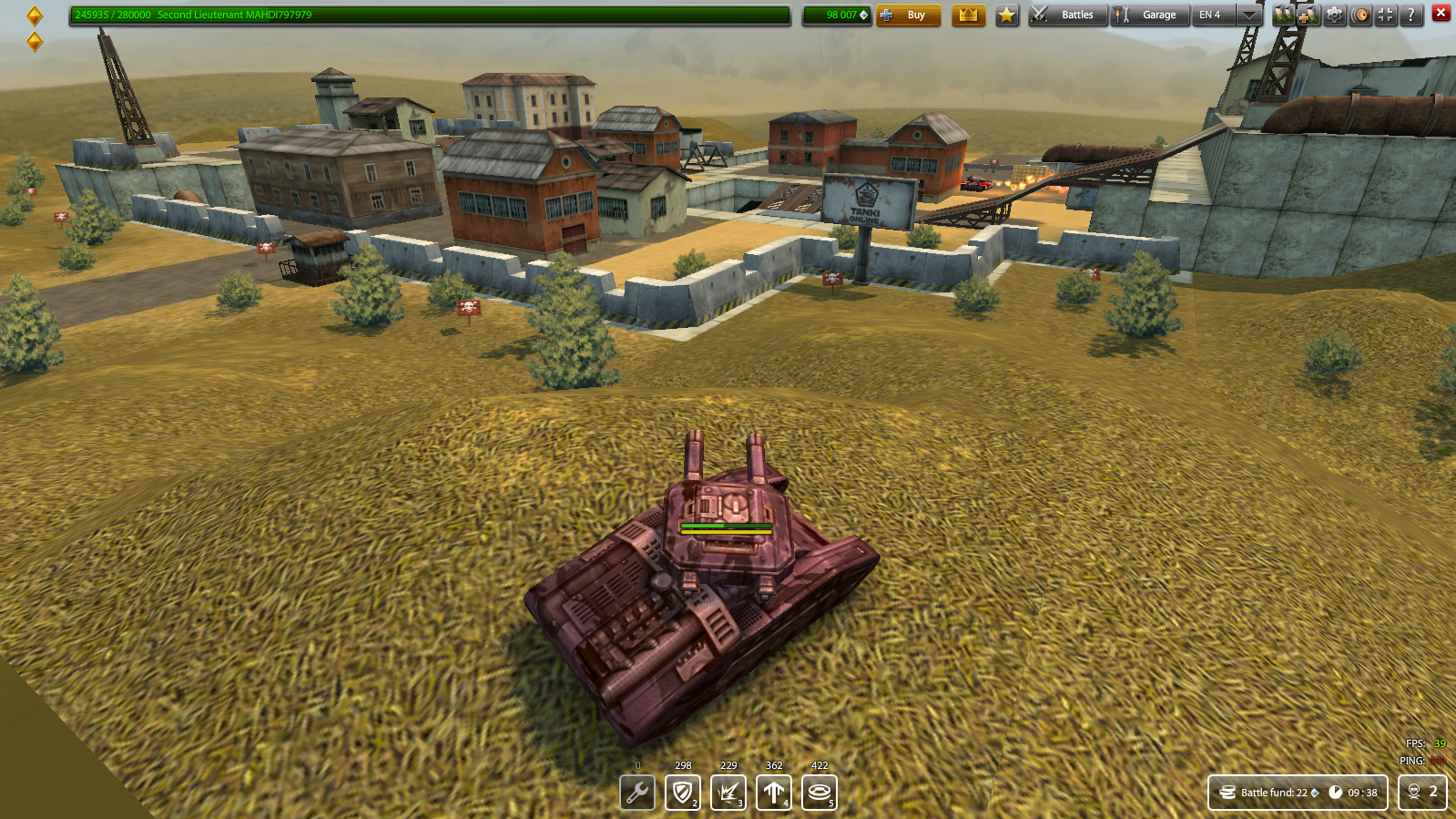Use the First Aid repair kit supply

[x=636, y=793]
